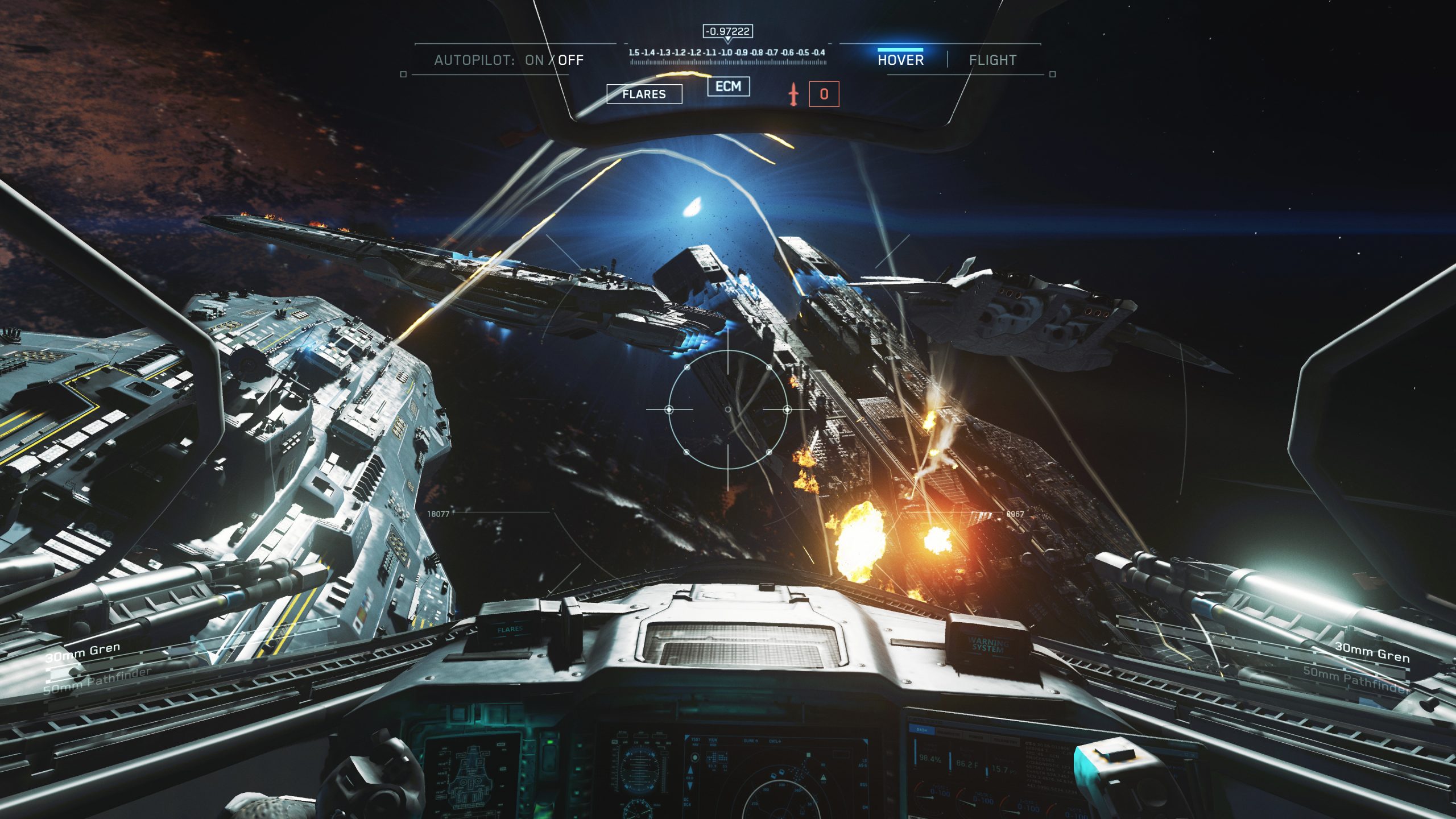The height and width of the screenshot is (819, 1456).
Task: Deploy the FLARES countermeasure
Action: 644,94
